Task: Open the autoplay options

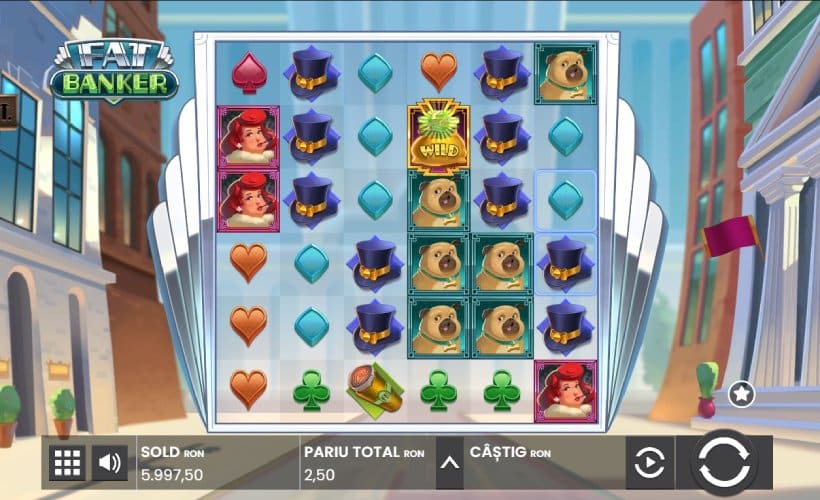Action: 649,463
